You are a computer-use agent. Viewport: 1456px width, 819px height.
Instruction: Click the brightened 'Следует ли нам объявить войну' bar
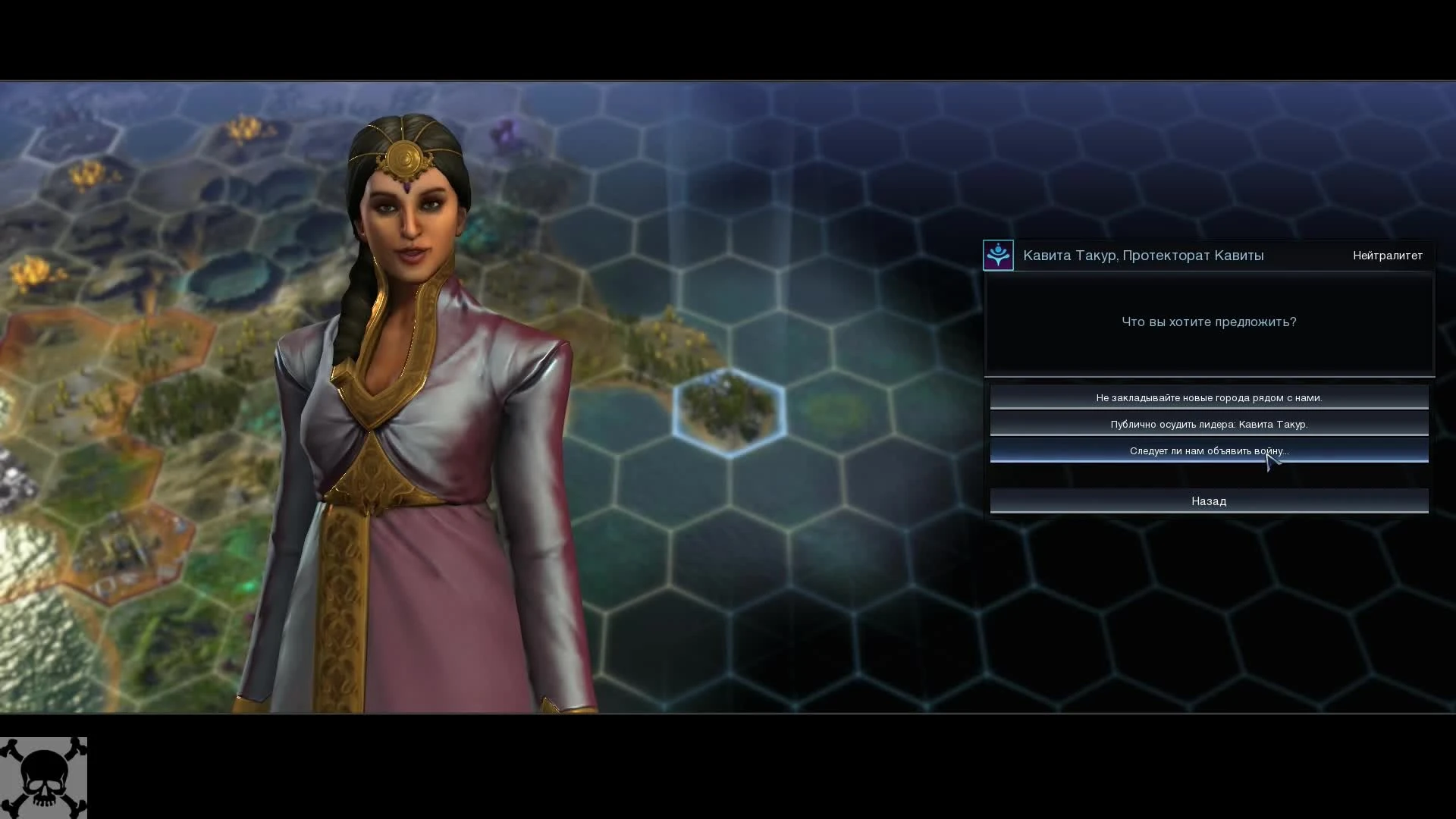tap(1209, 450)
